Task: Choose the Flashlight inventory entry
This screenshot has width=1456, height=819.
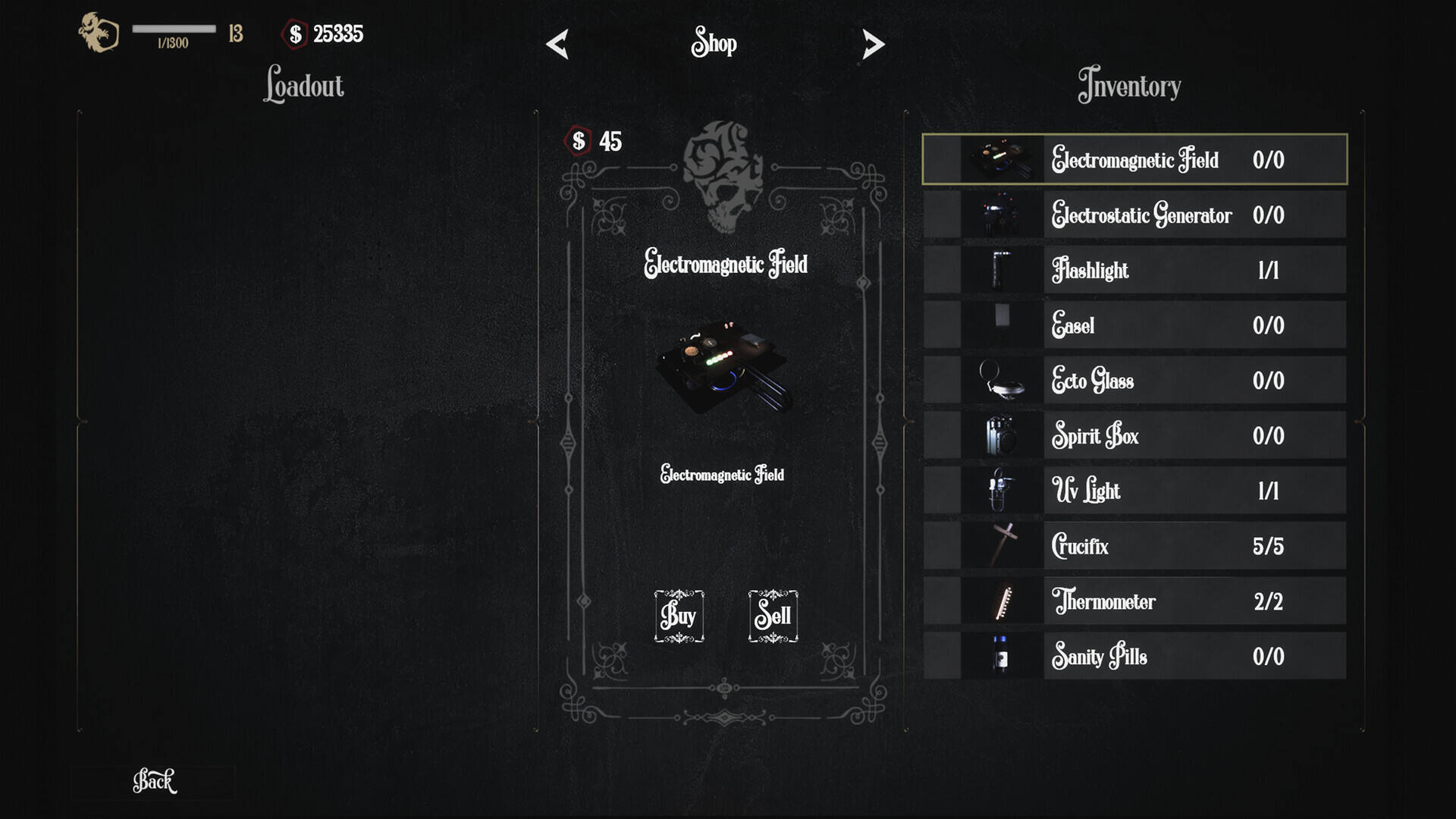Action: (1134, 271)
